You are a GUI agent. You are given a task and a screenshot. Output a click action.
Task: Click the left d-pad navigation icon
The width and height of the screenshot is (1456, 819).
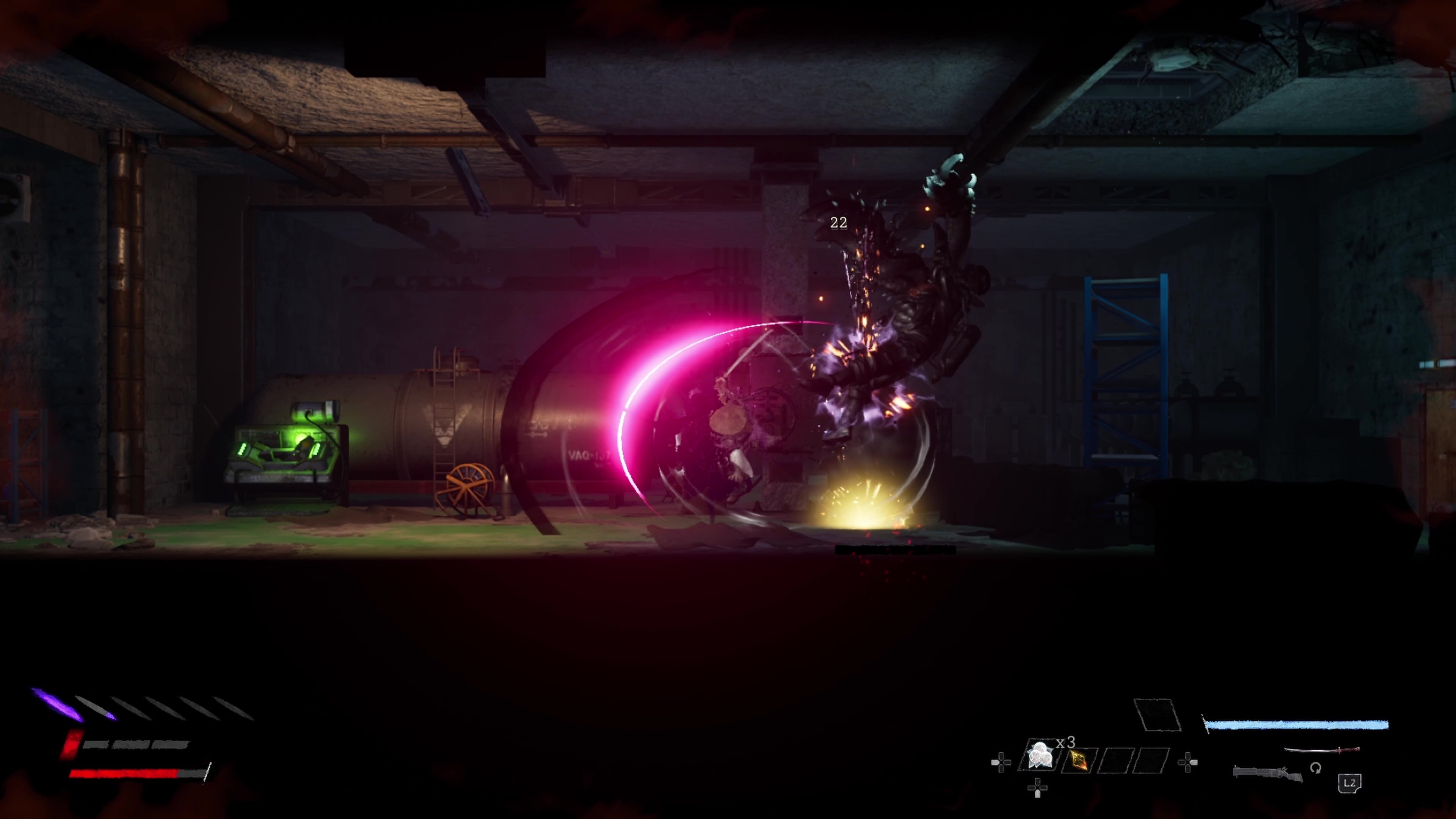[x=1001, y=763]
